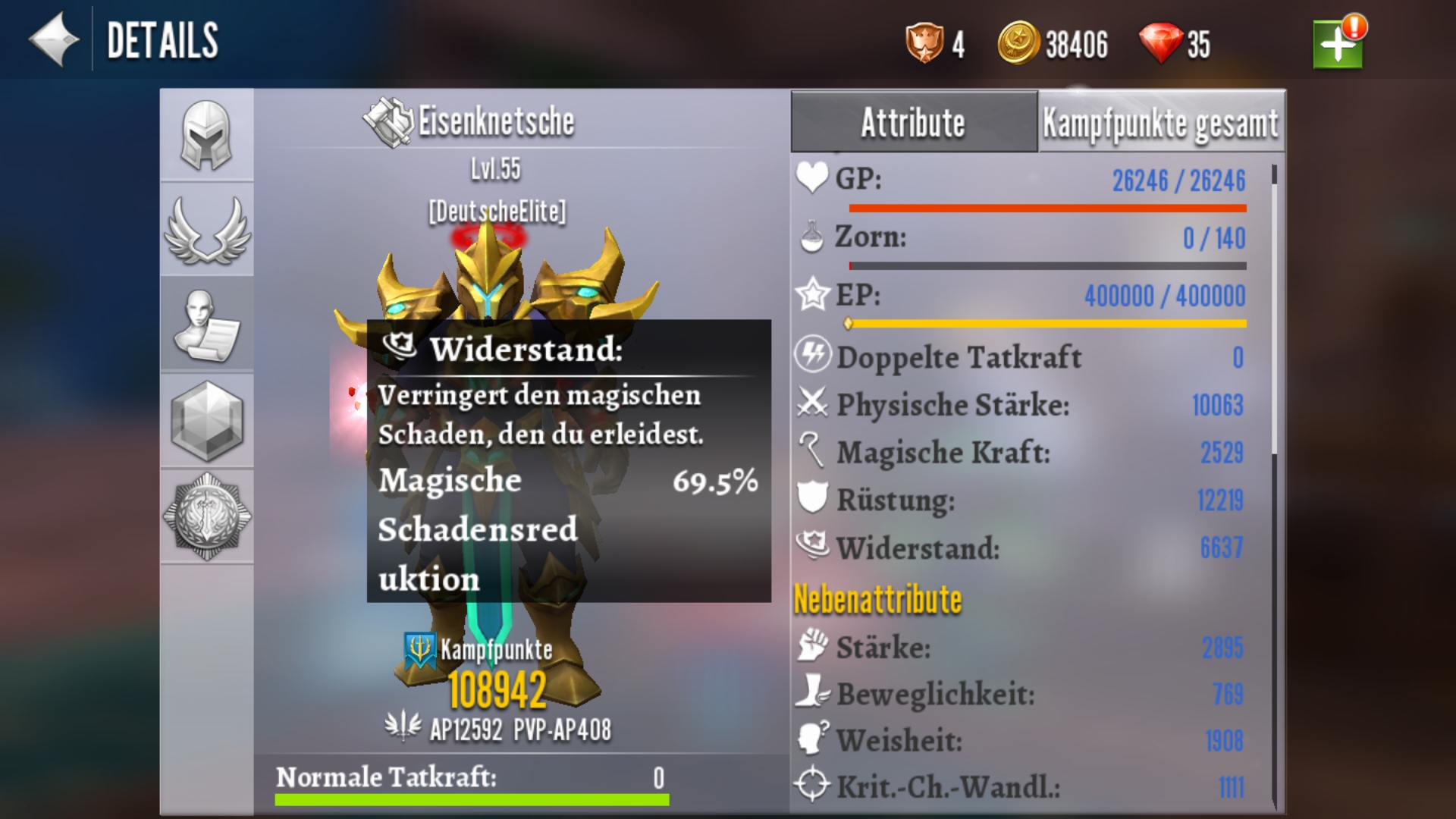Show details for Doppelte Tatkraft

tap(1020, 357)
